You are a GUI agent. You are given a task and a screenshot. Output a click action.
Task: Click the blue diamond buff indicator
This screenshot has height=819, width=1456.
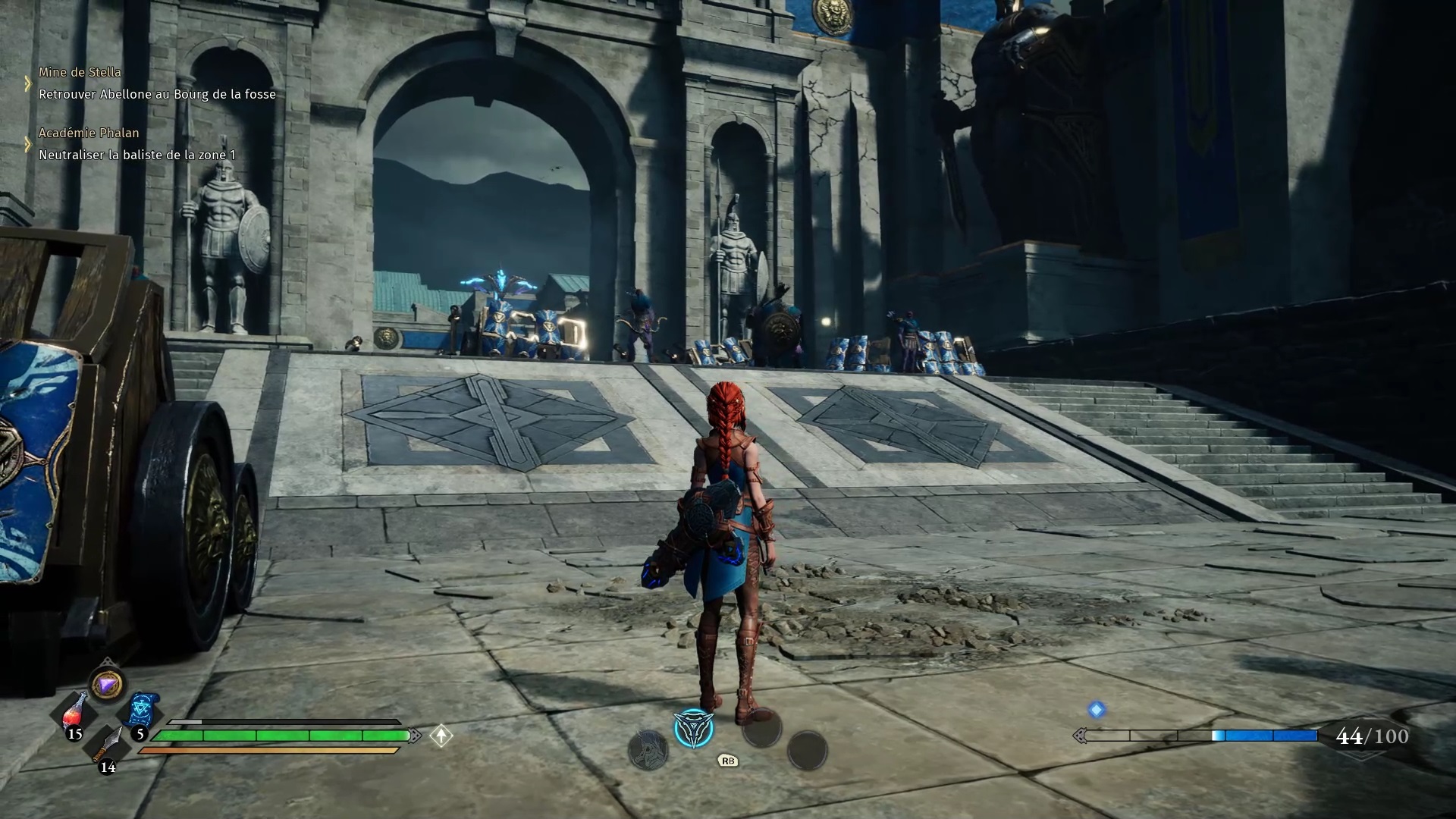(x=1097, y=710)
